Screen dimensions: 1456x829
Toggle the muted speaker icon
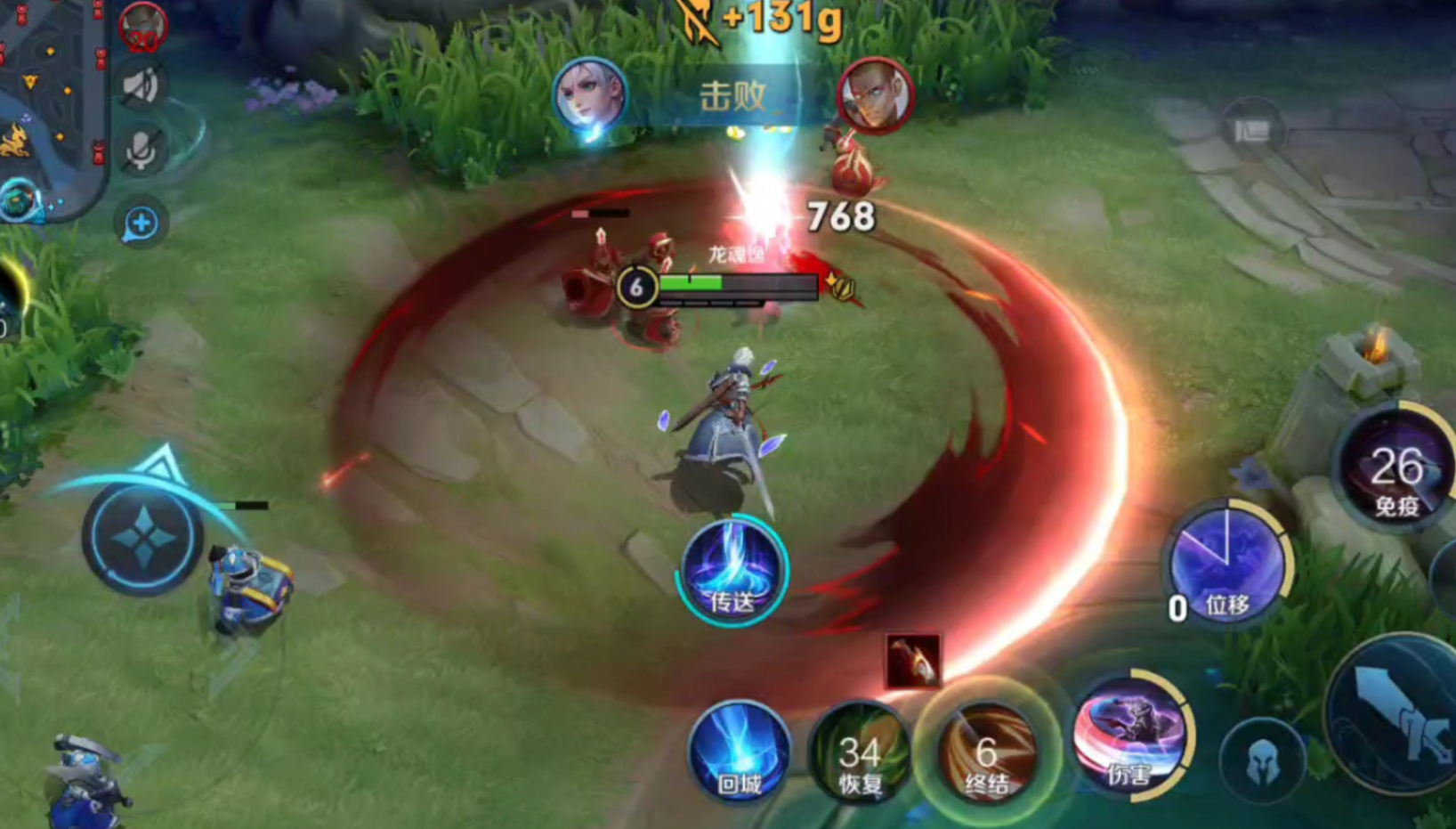pyautogui.click(x=142, y=86)
